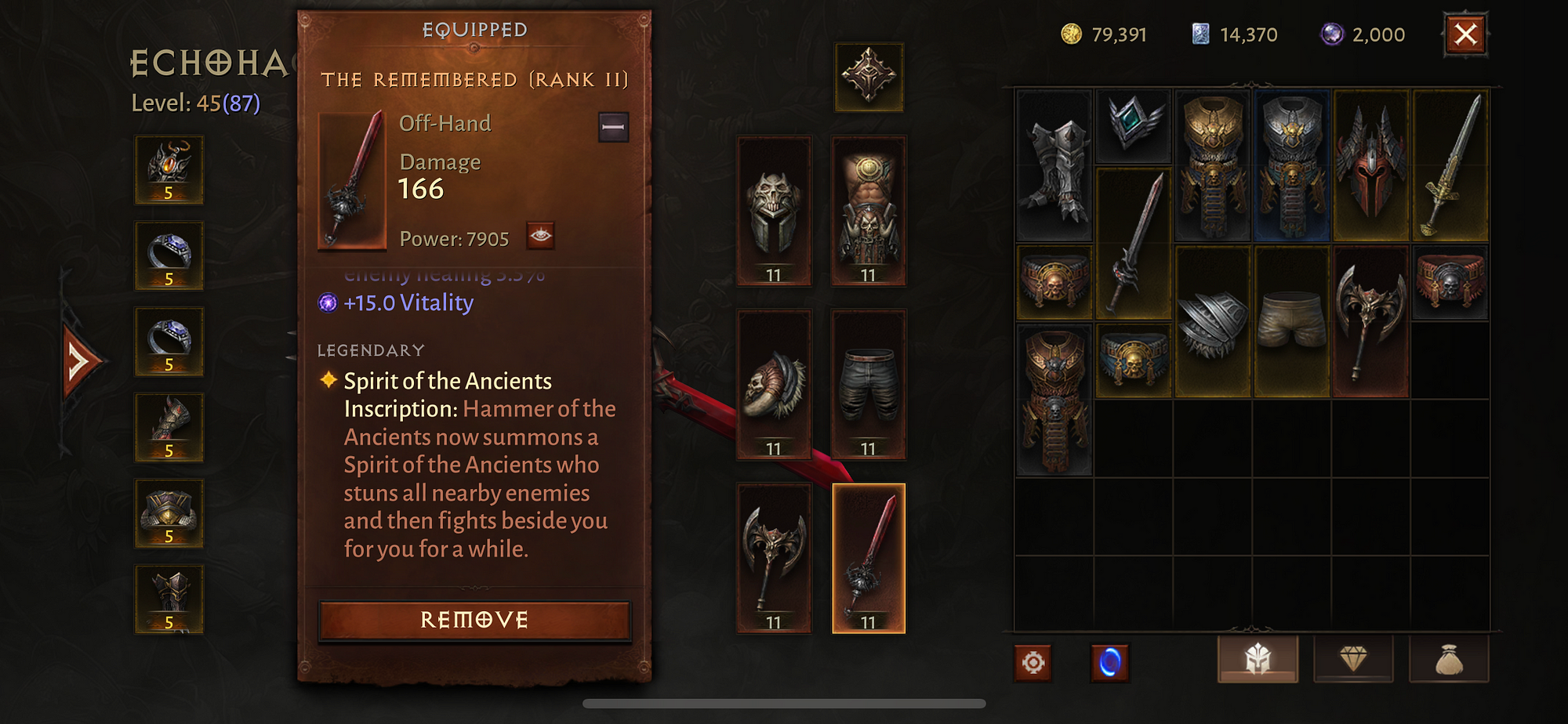Select the equipped shoulder pauldron slot
The width and height of the screenshot is (1568, 724).
(774, 385)
